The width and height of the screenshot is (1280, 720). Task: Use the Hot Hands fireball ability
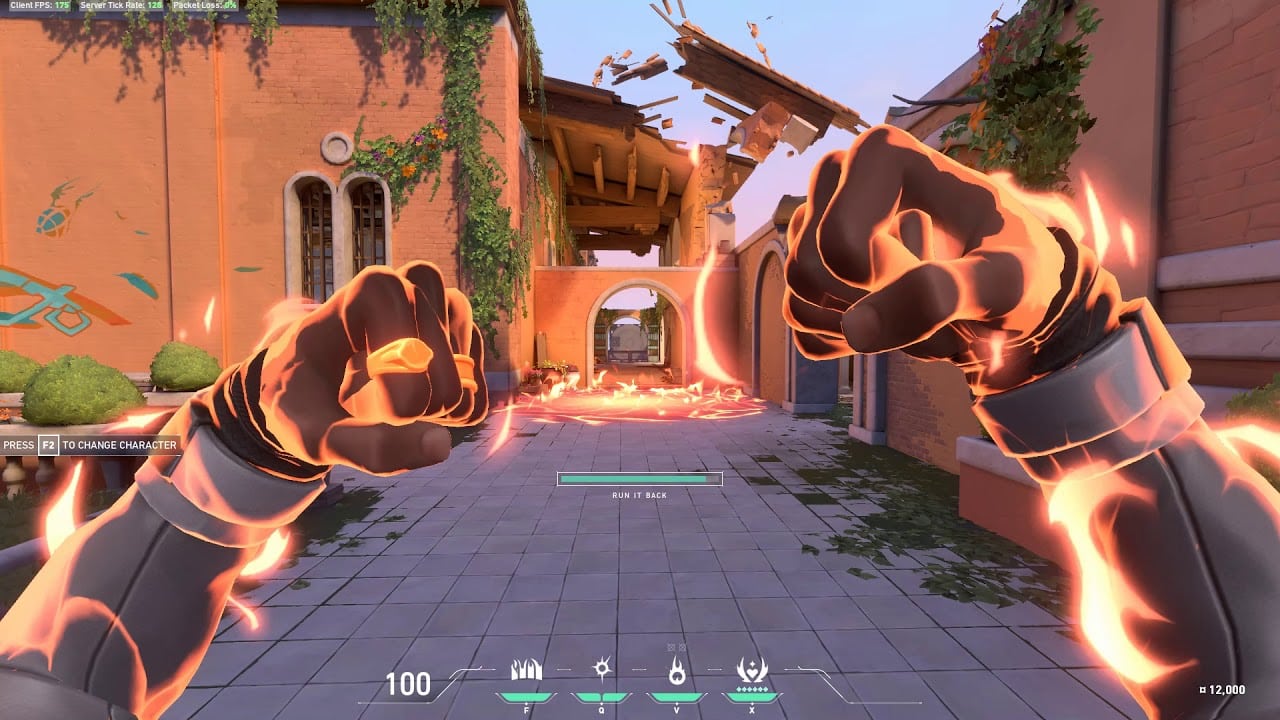(x=677, y=672)
